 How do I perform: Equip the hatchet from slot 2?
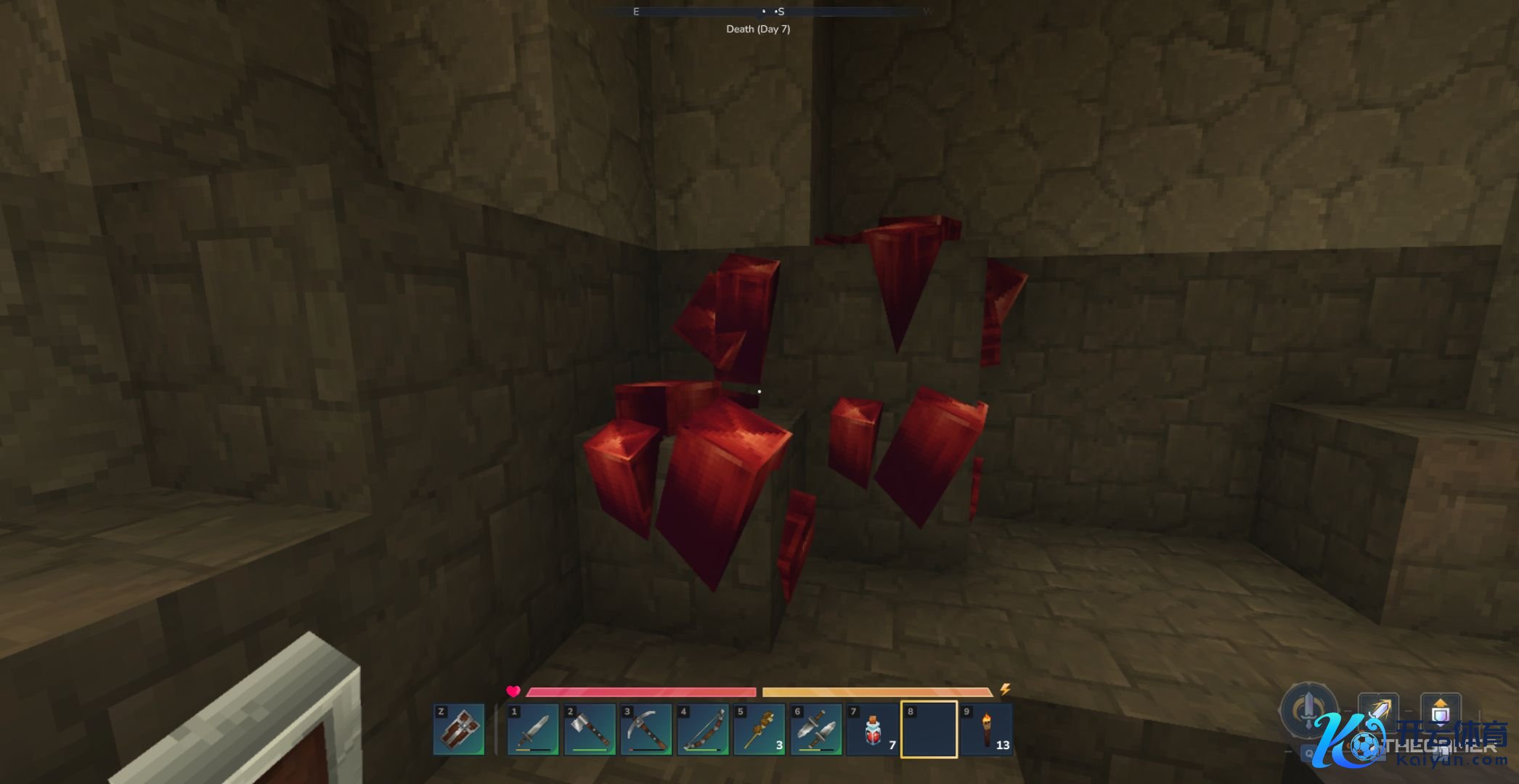pyautogui.click(x=590, y=730)
